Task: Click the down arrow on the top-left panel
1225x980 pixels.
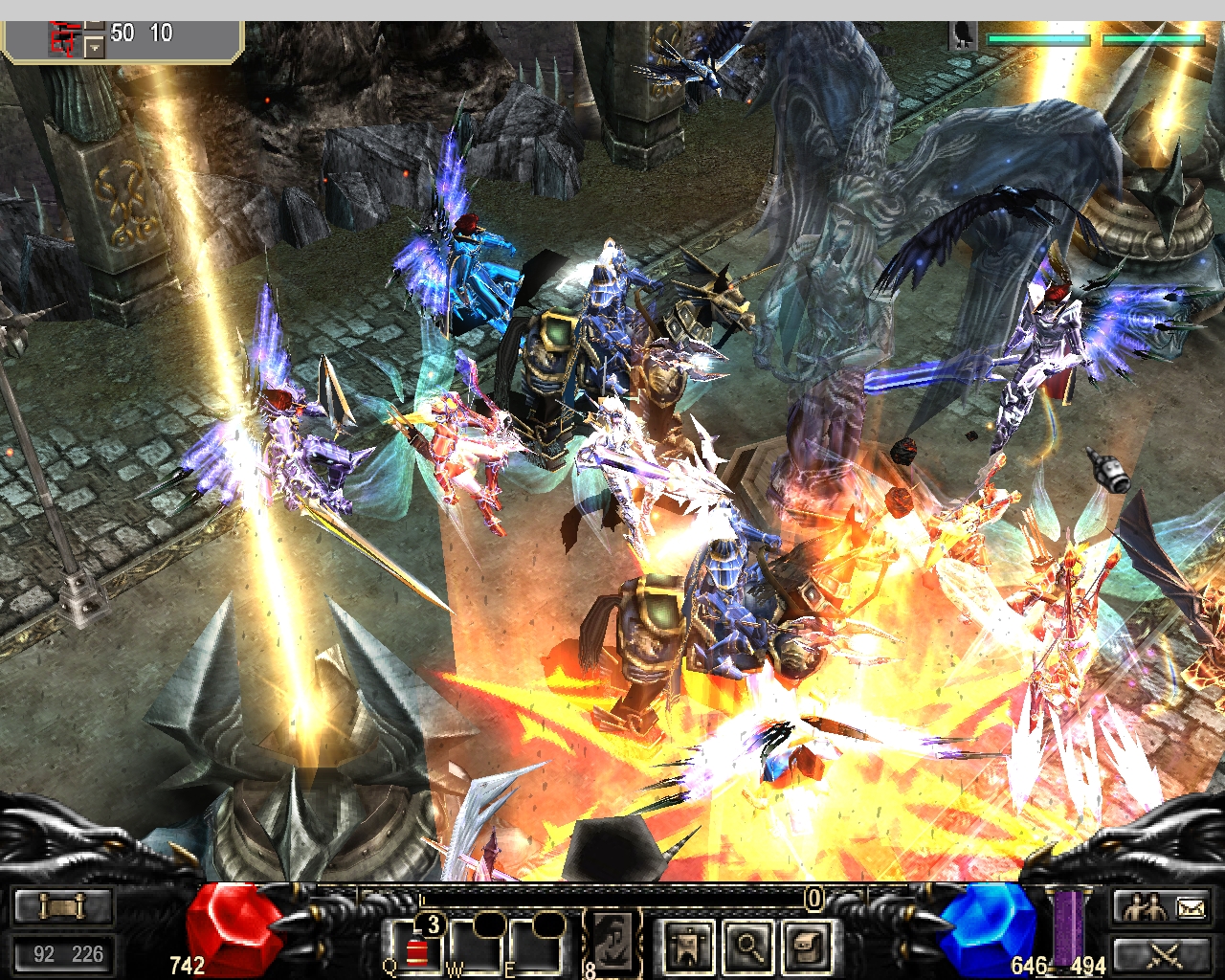Action: click(94, 46)
